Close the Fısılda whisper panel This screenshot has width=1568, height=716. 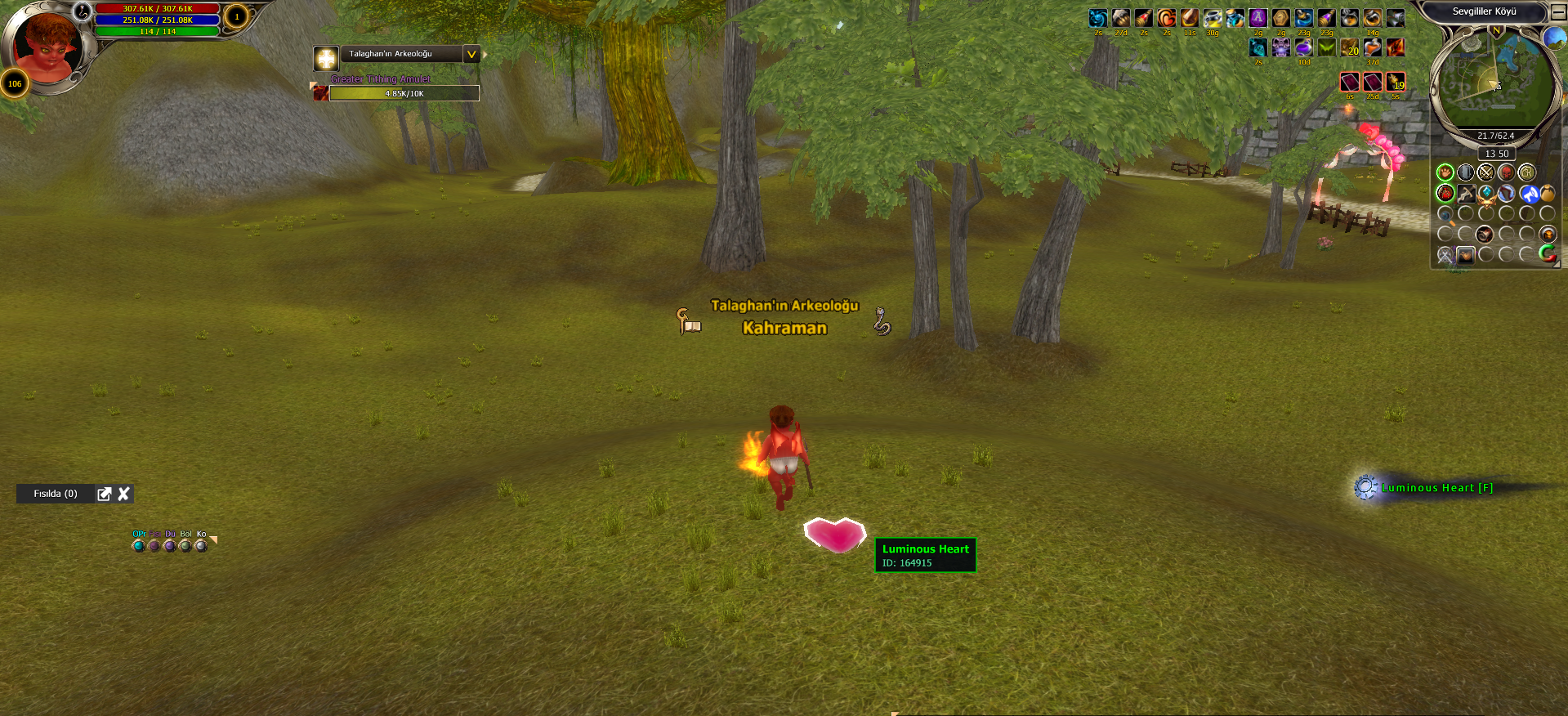(x=124, y=494)
